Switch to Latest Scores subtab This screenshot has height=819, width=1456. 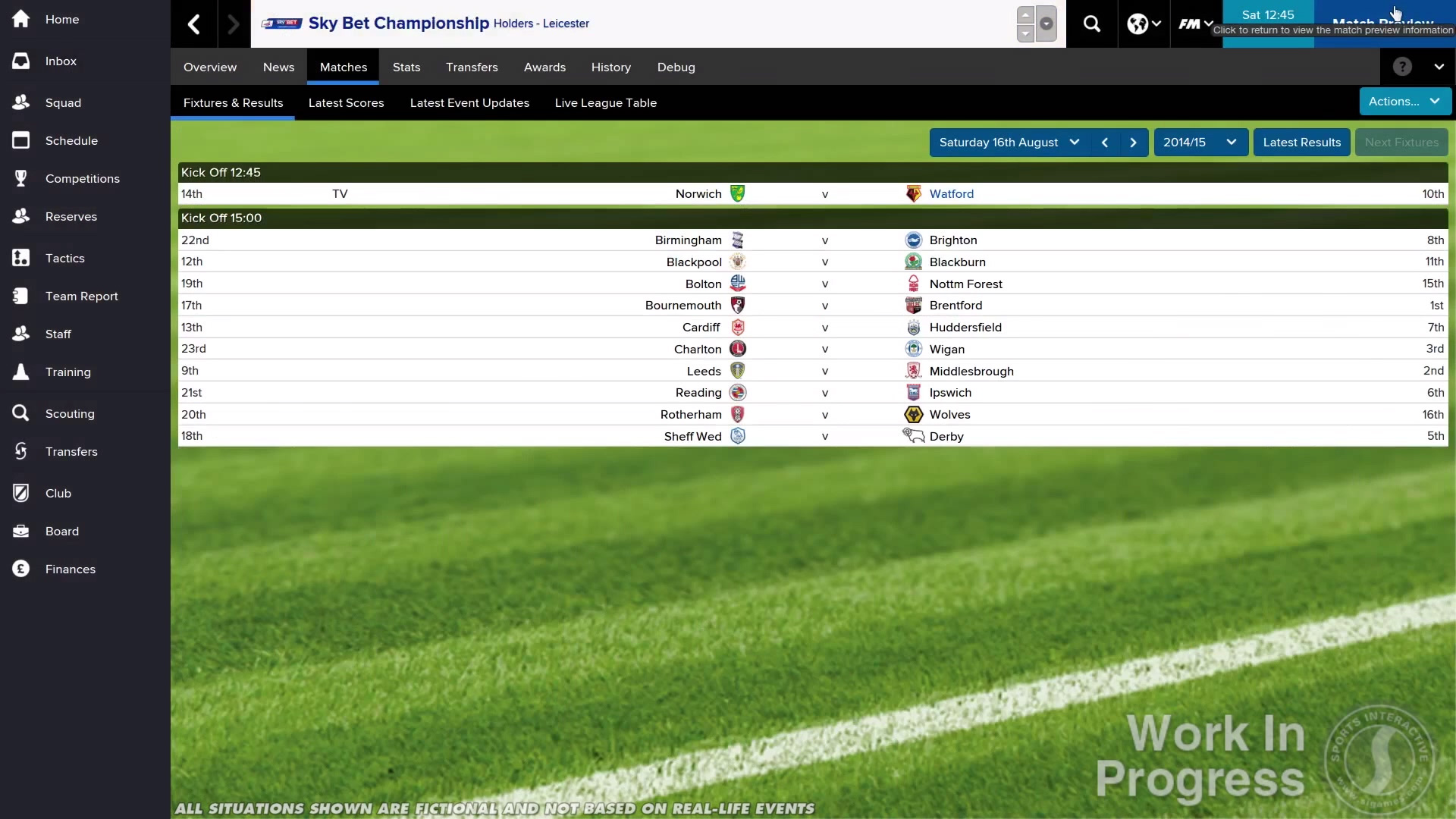tap(346, 103)
